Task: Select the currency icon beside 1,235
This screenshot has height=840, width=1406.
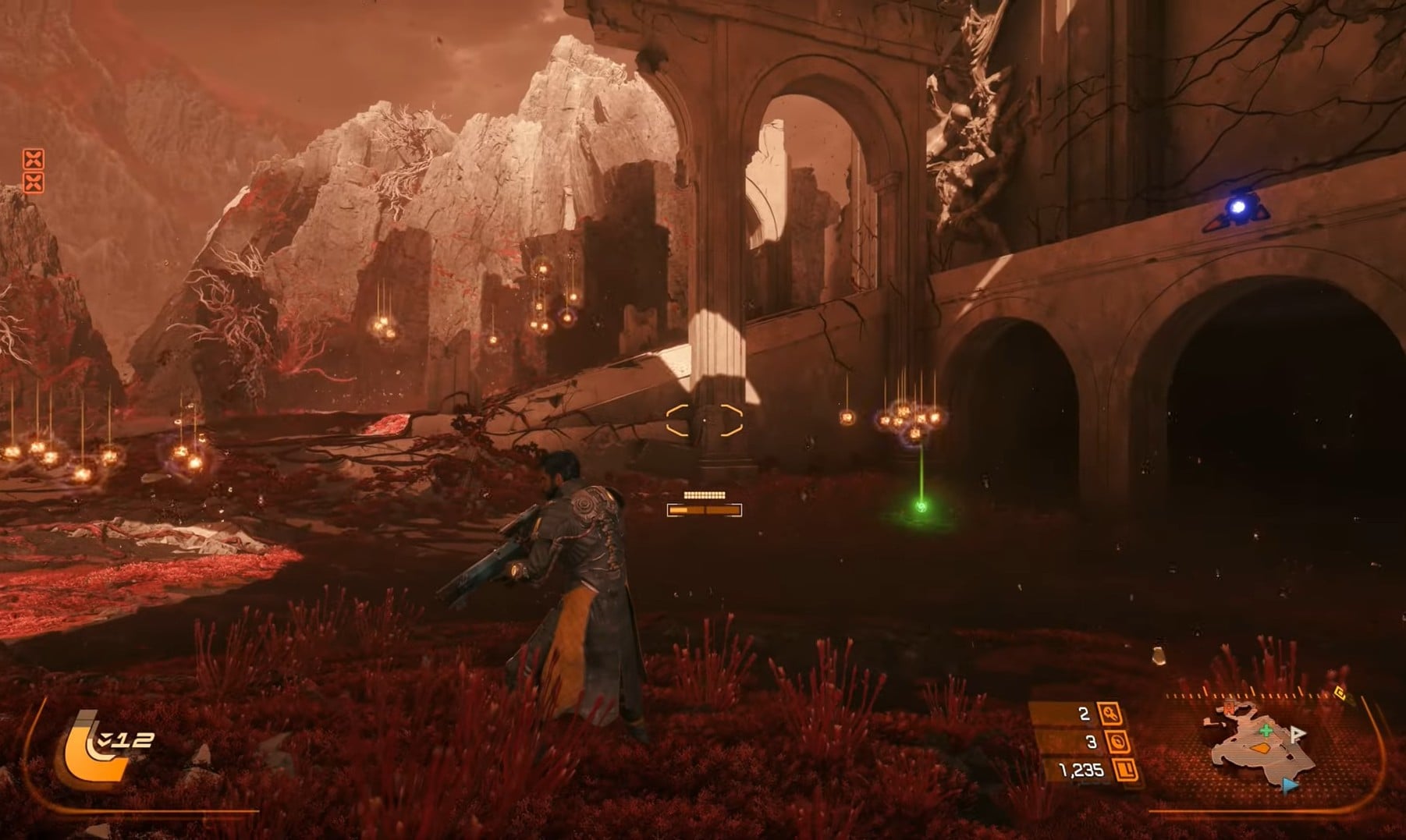Action: [x=1126, y=771]
